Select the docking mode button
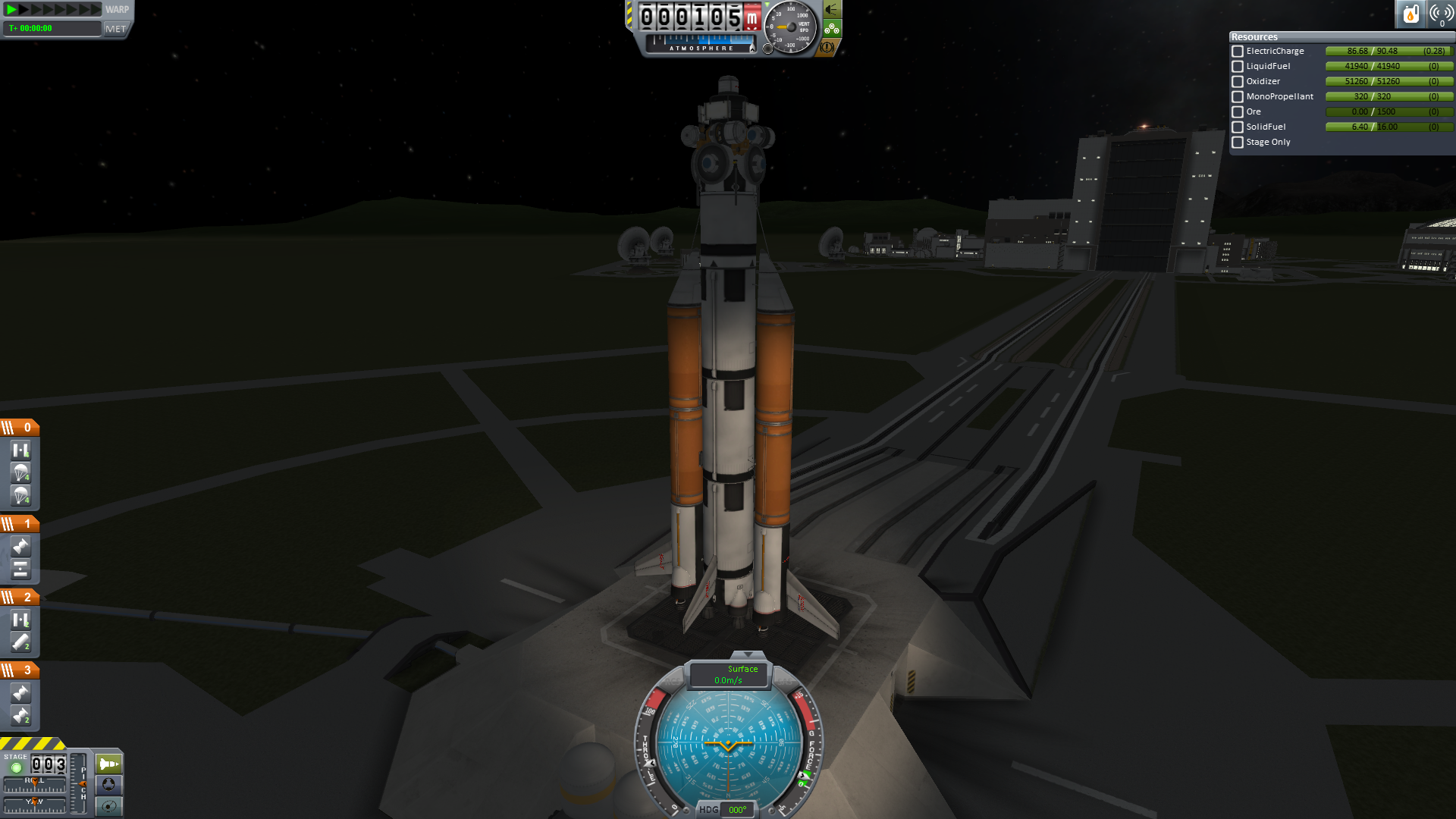This screenshot has width=1456, height=819. [x=108, y=785]
